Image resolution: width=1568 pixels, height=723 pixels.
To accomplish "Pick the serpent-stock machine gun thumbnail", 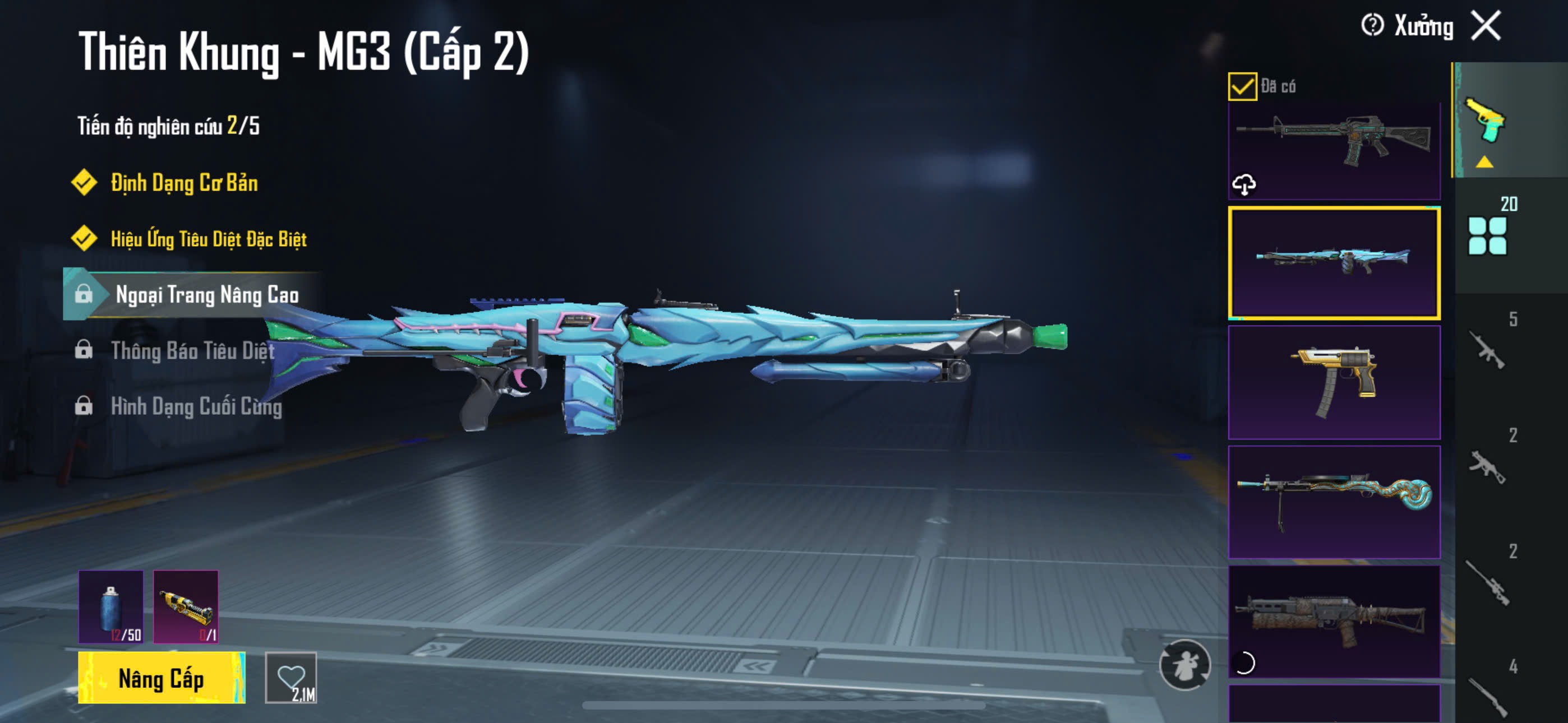I will (x=1334, y=502).
